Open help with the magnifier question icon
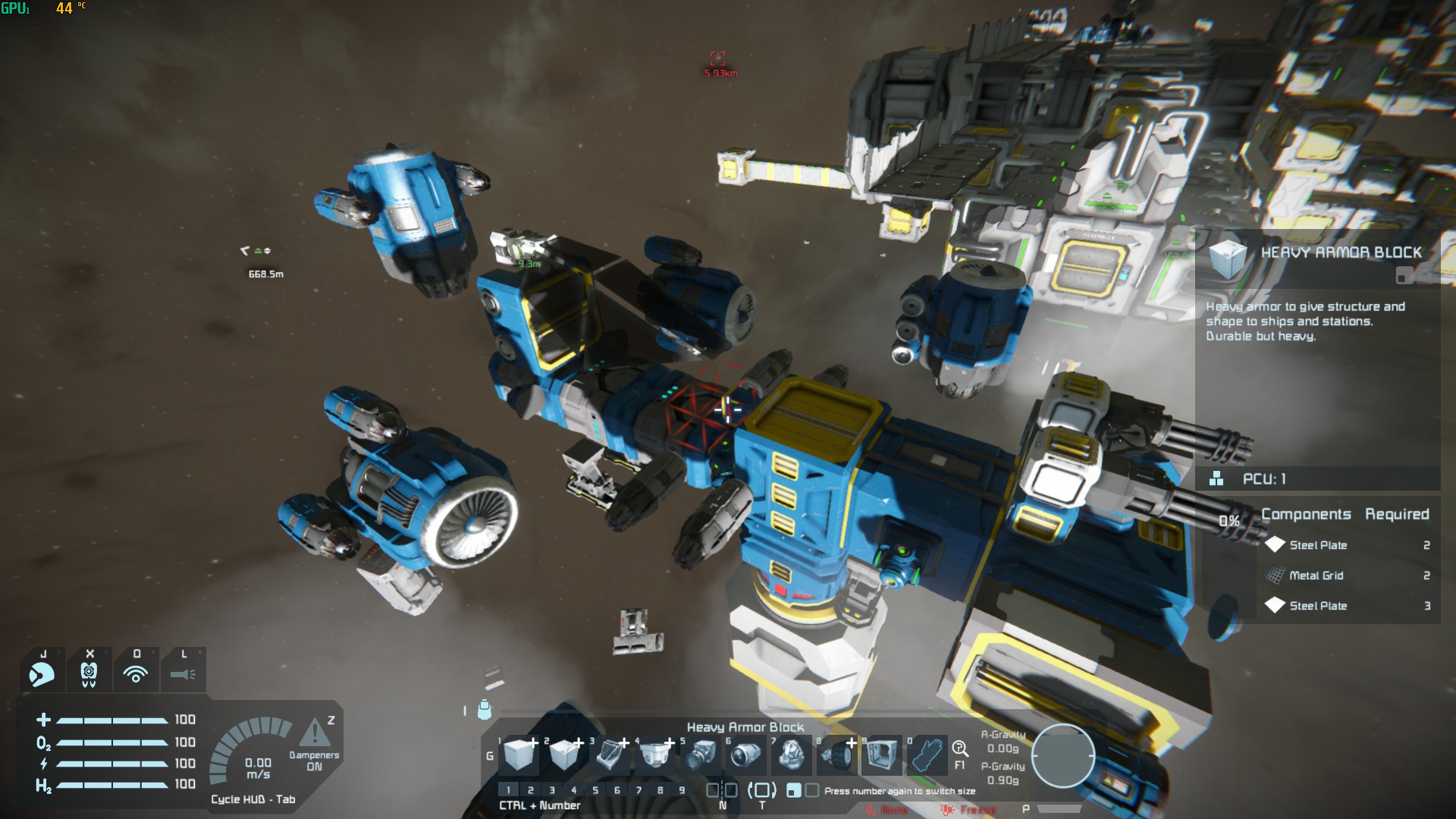Image resolution: width=1456 pixels, height=819 pixels. (x=959, y=749)
